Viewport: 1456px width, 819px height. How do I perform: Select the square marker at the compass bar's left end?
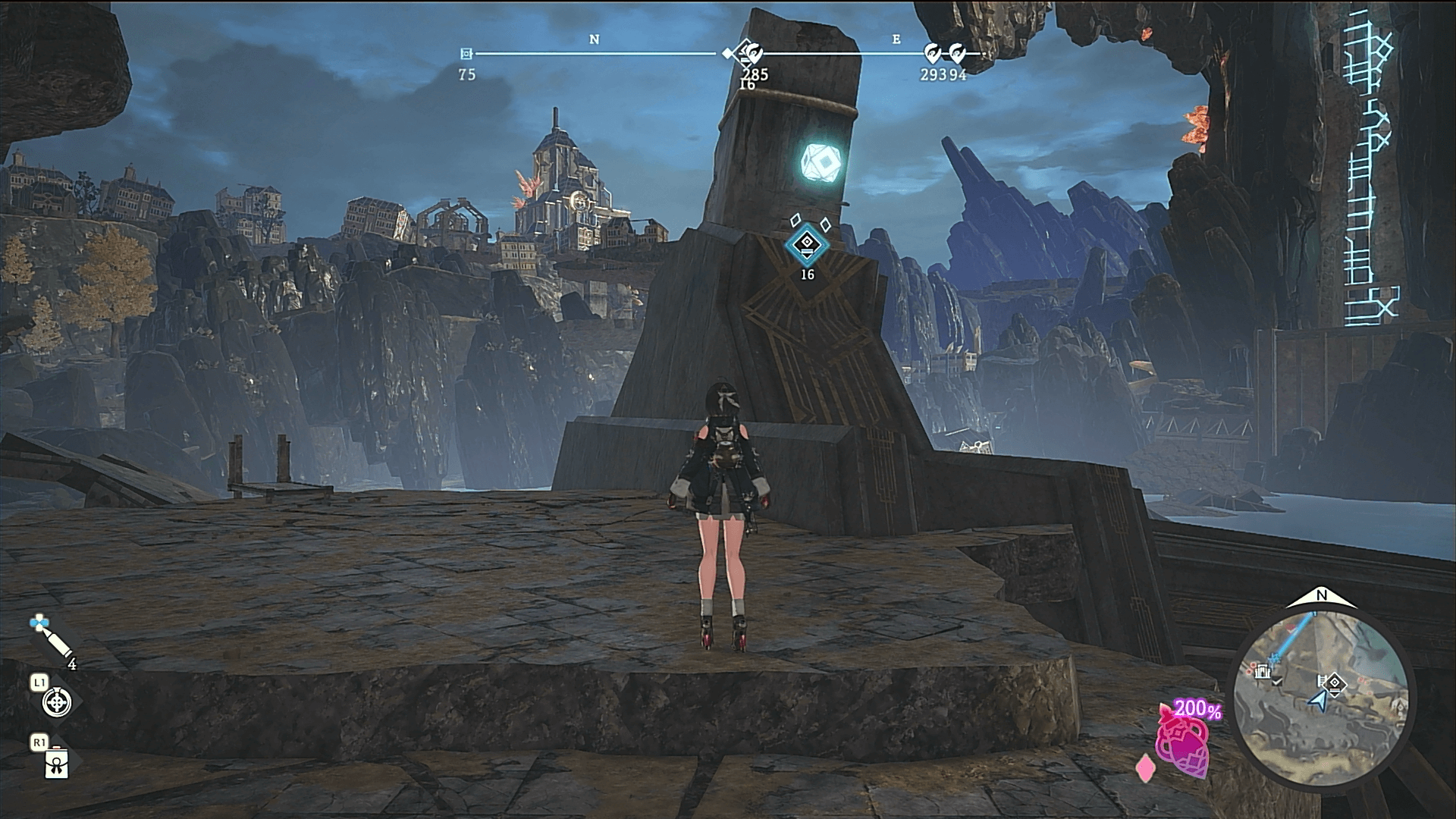[466, 54]
